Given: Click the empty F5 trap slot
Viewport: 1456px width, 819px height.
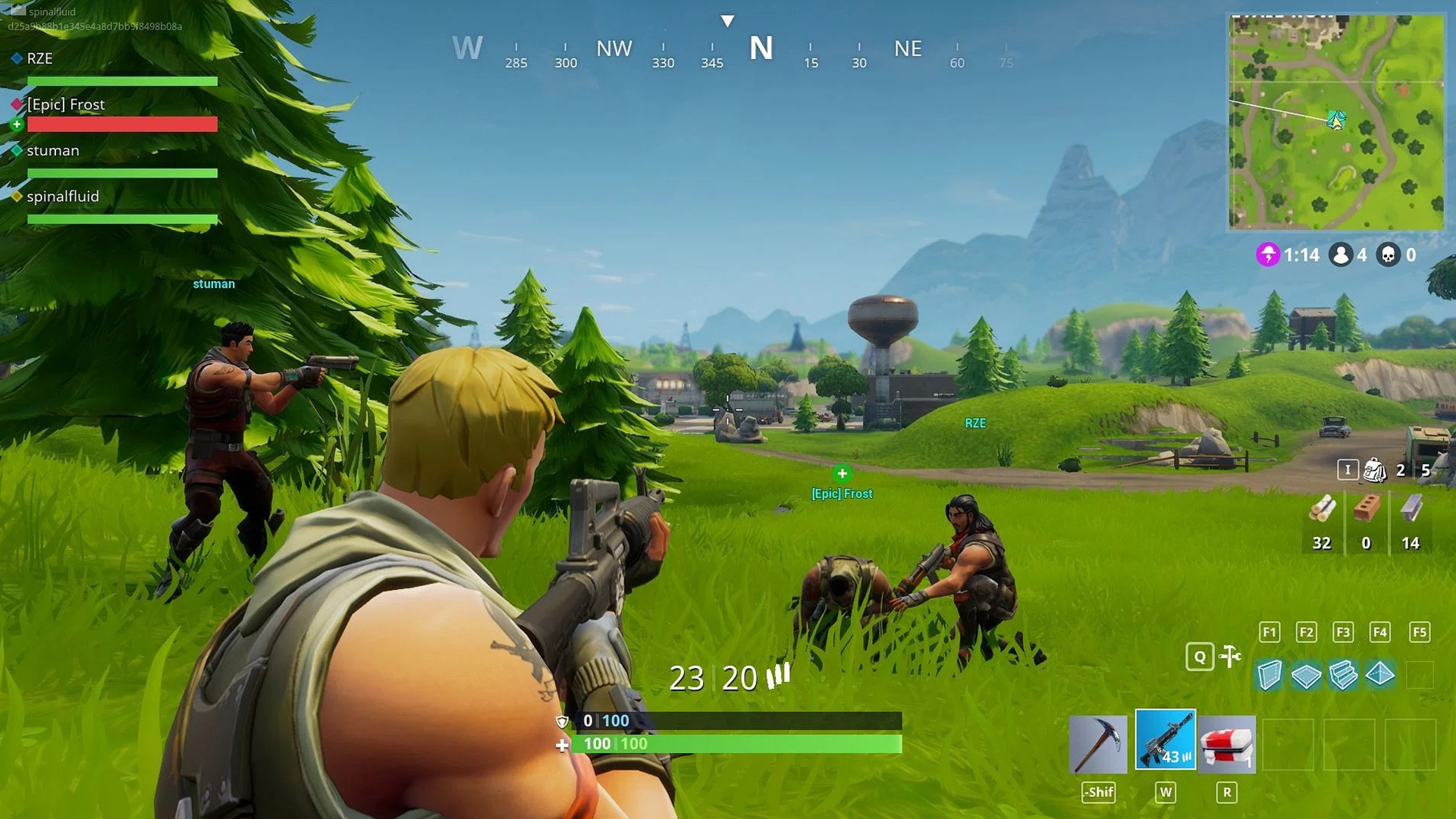Looking at the screenshot, I should click(1418, 675).
